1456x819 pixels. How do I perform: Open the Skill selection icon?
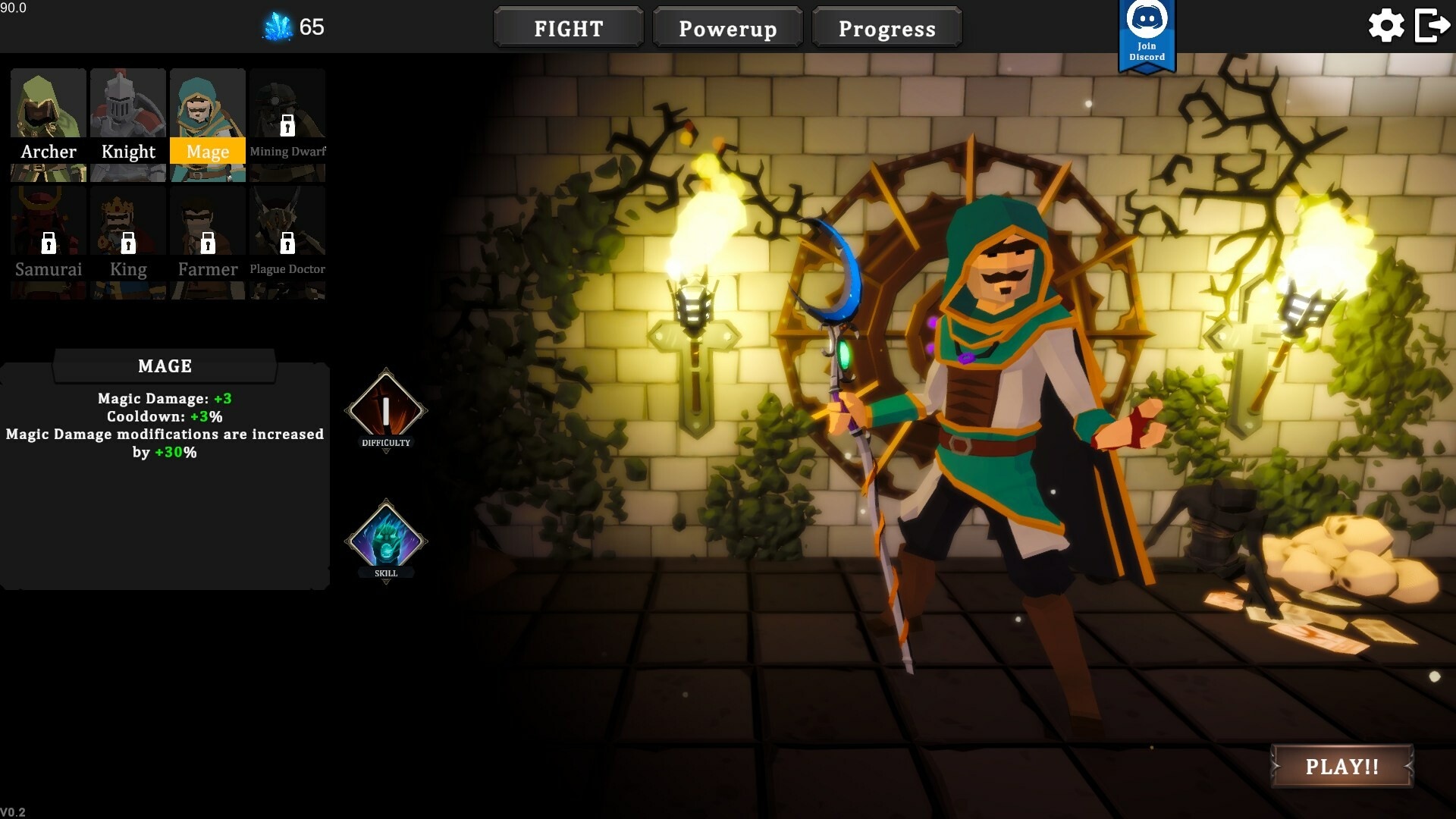(x=386, y=541)
